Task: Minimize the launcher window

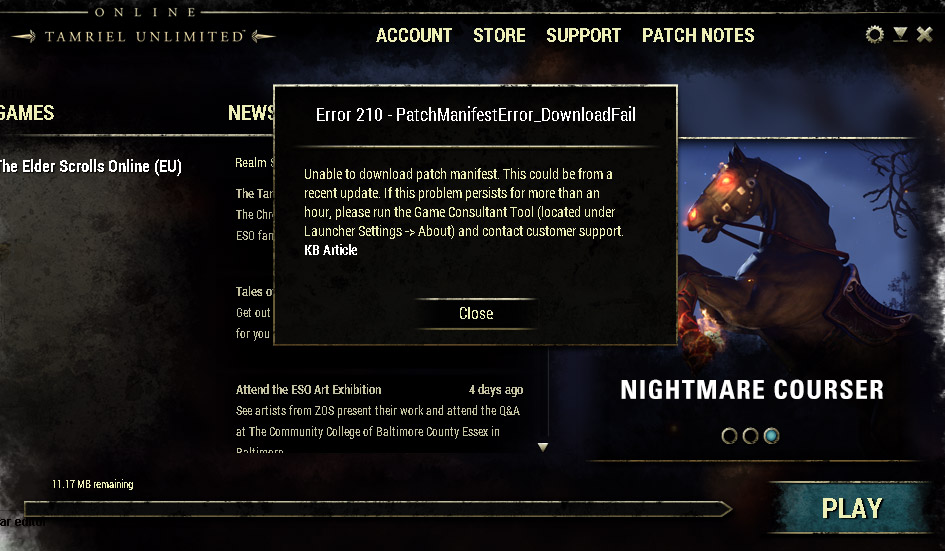Action: tap(900, 35)
